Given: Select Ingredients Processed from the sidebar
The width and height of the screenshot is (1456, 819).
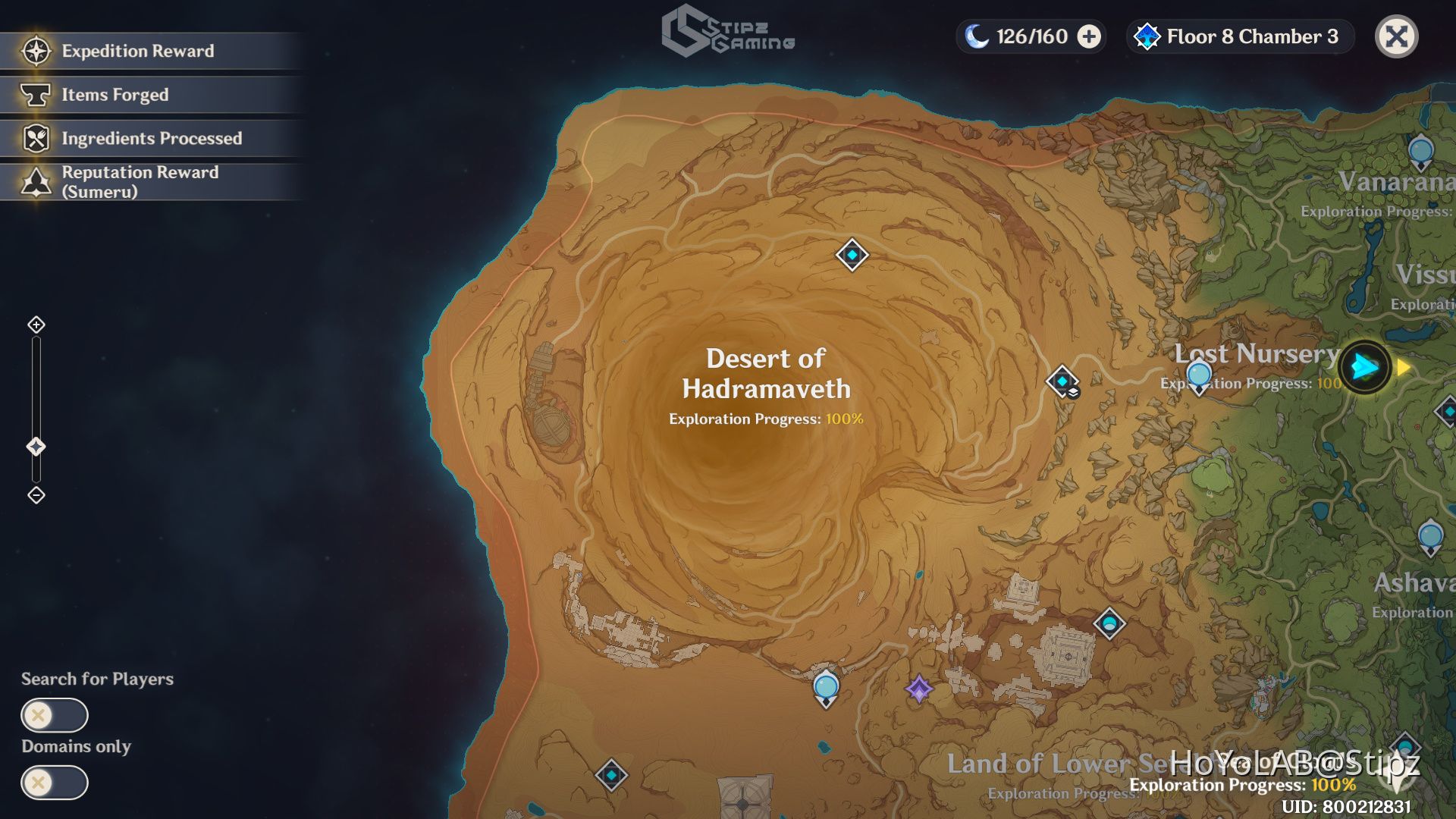Looking at the screenshot, I should [x=152, y=139].
